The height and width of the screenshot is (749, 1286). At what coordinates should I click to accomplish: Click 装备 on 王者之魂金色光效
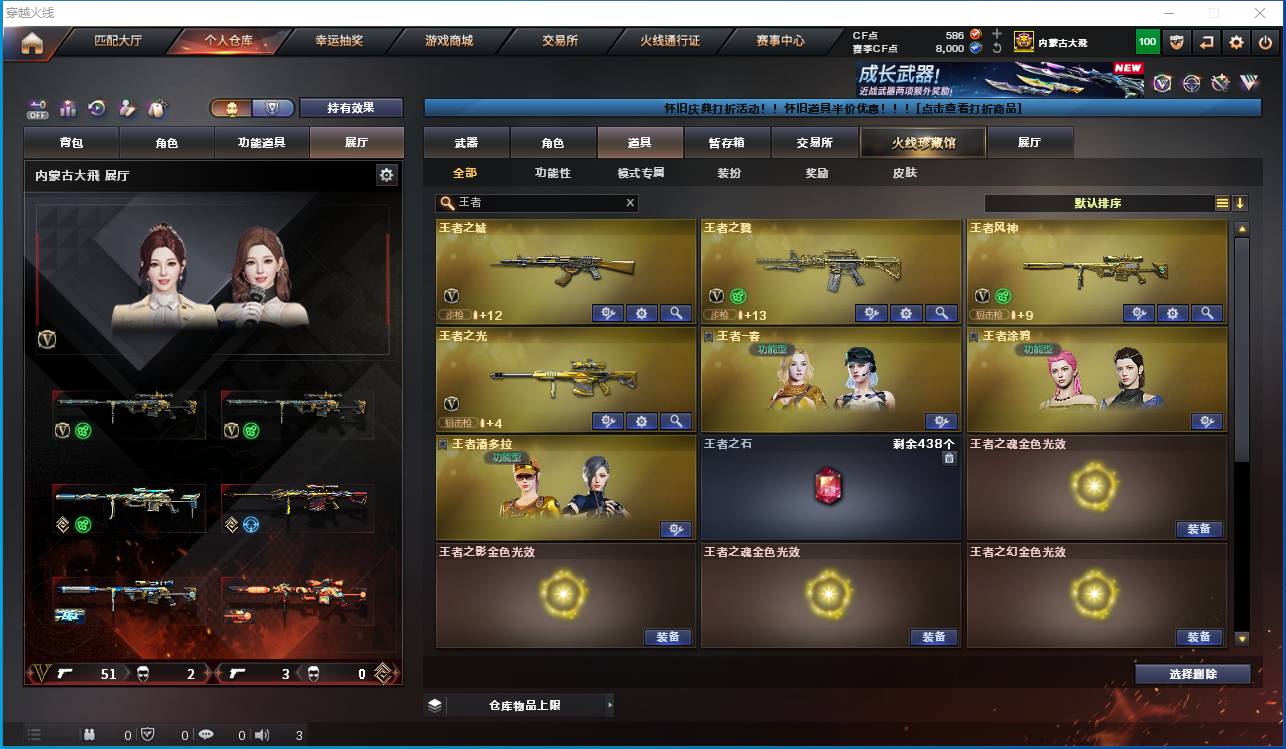(x=1199, y=529)
